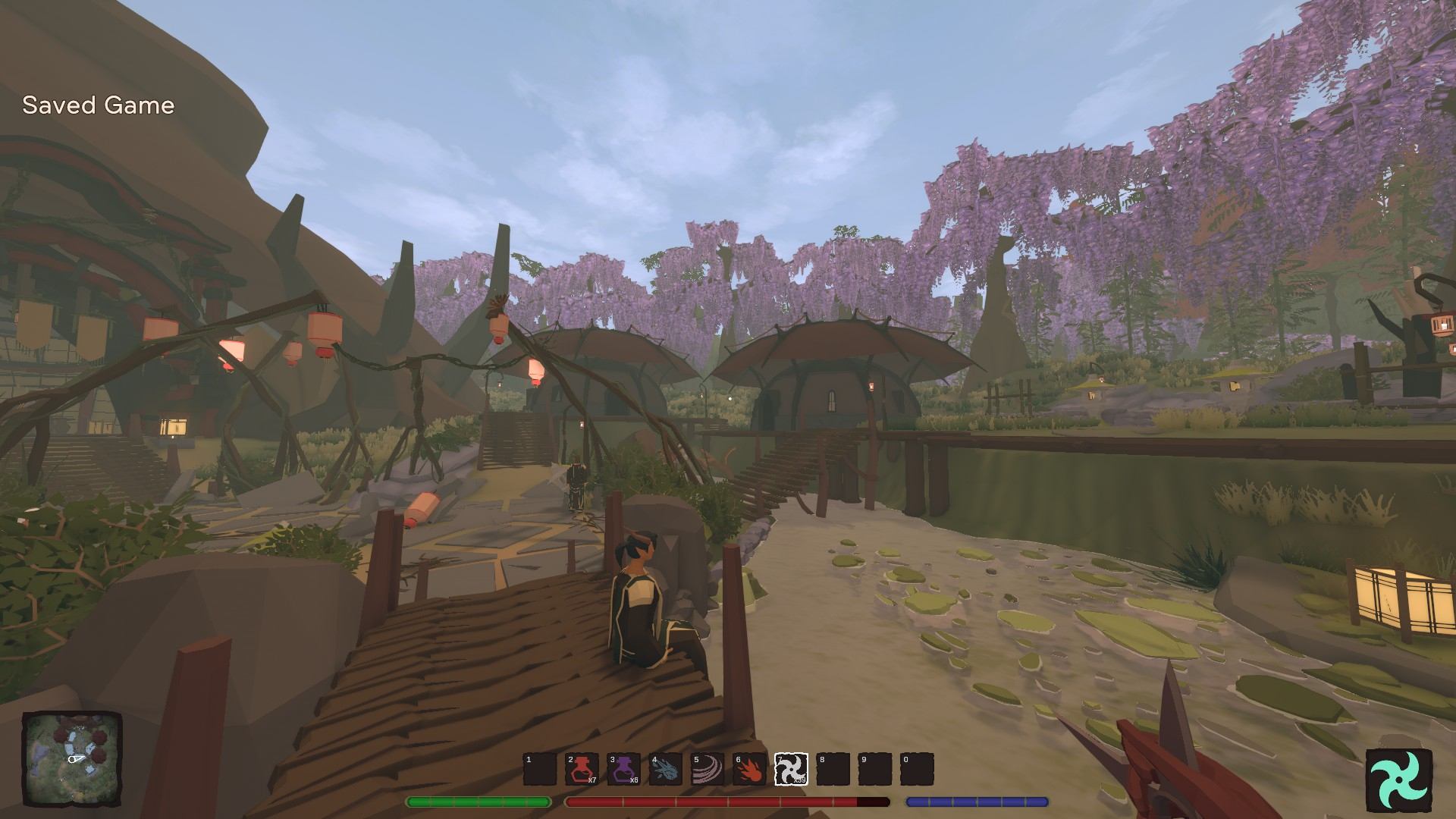
Task: Choose the wind slash ability in slot 5
Action: pos(707,769)
